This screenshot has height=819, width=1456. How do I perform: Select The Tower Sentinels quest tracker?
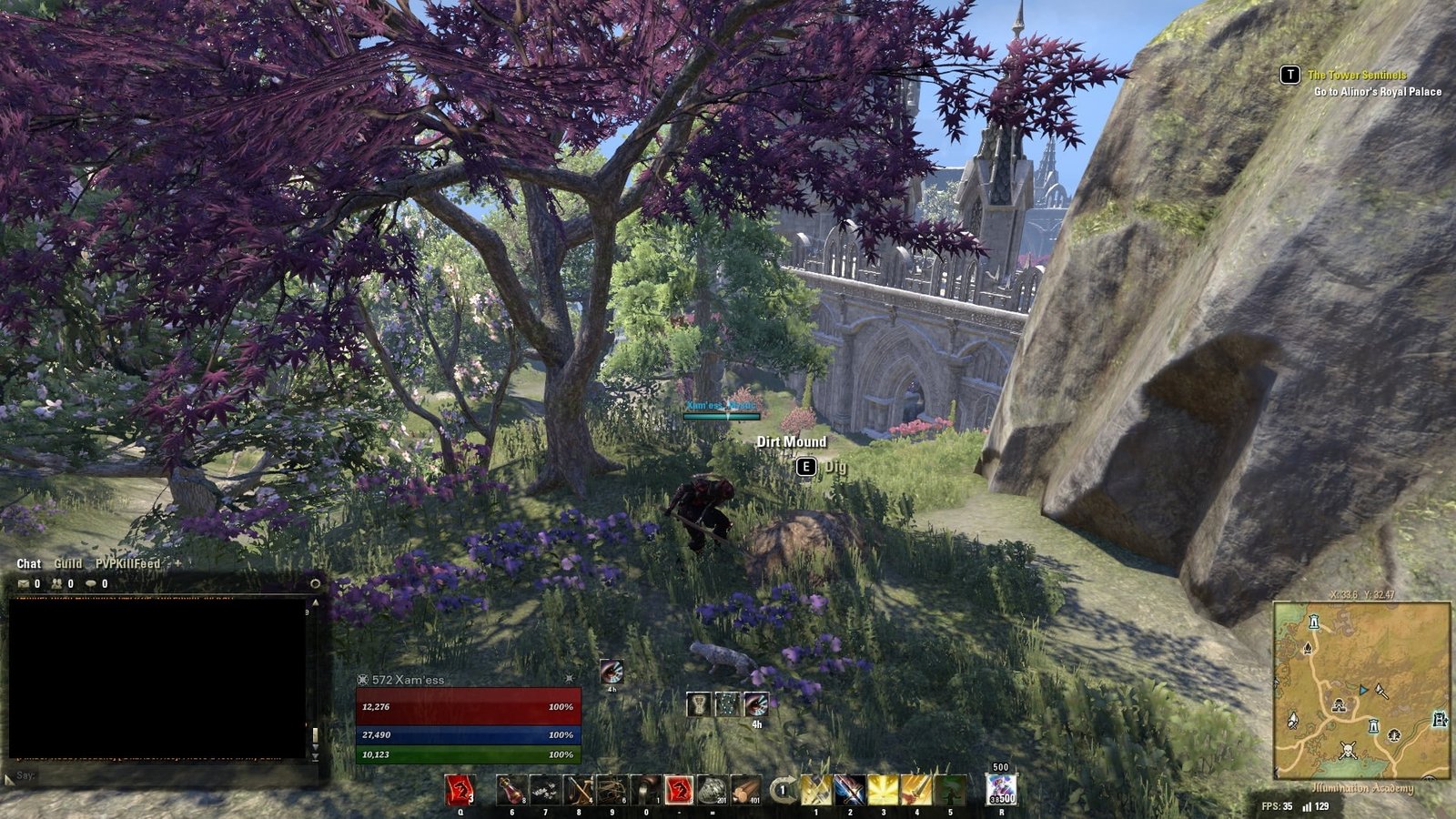point(1356,76)
